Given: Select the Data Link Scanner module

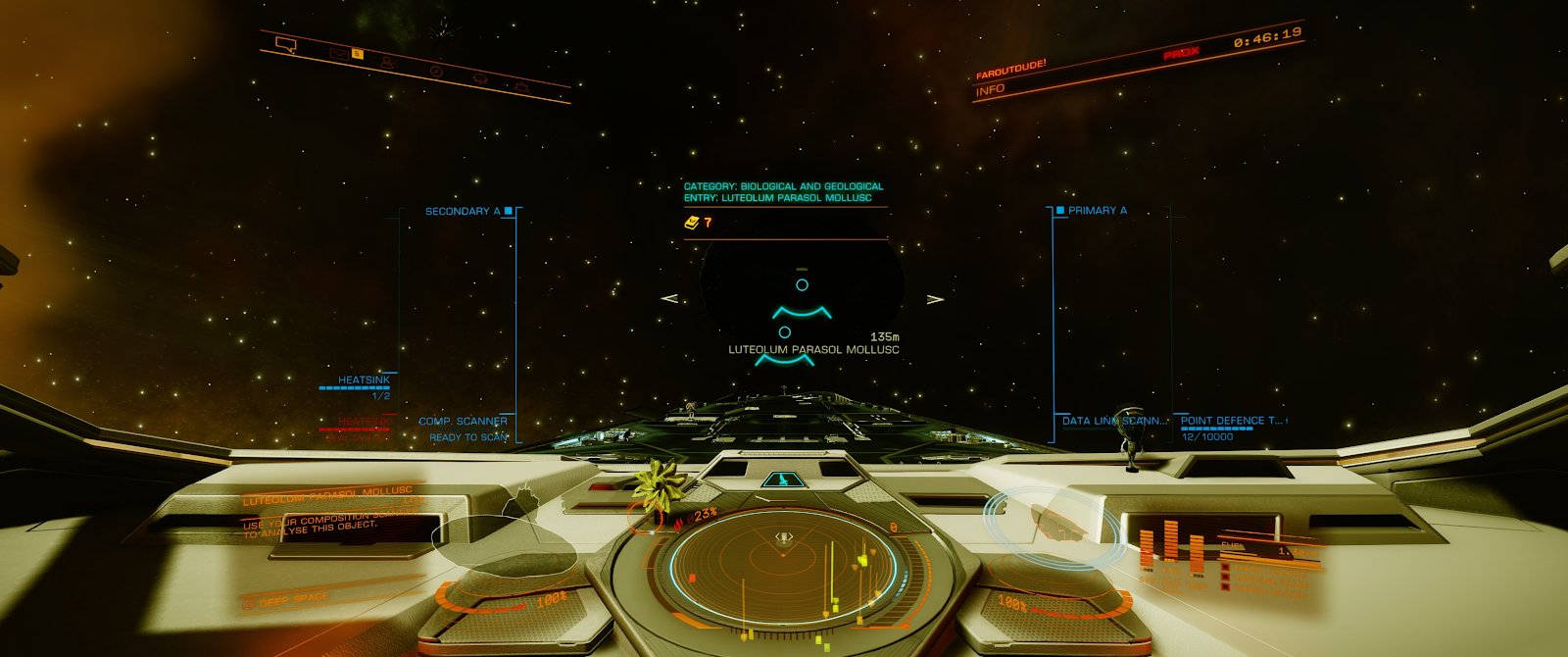Looking at the screenshot, I should [1114, 421].
